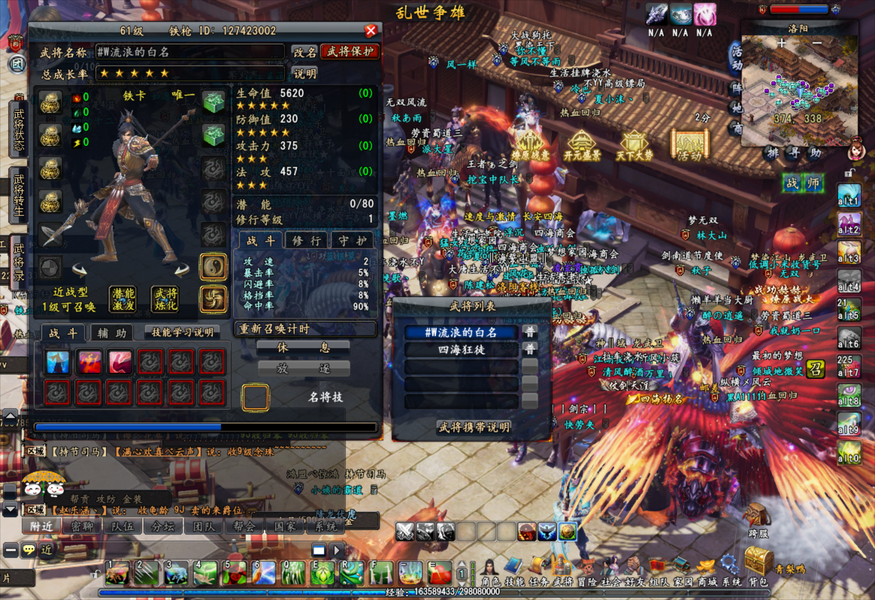875x600 pixels.
Task: Open the 技能学习说明 skill guide
Action: [182, 333]
